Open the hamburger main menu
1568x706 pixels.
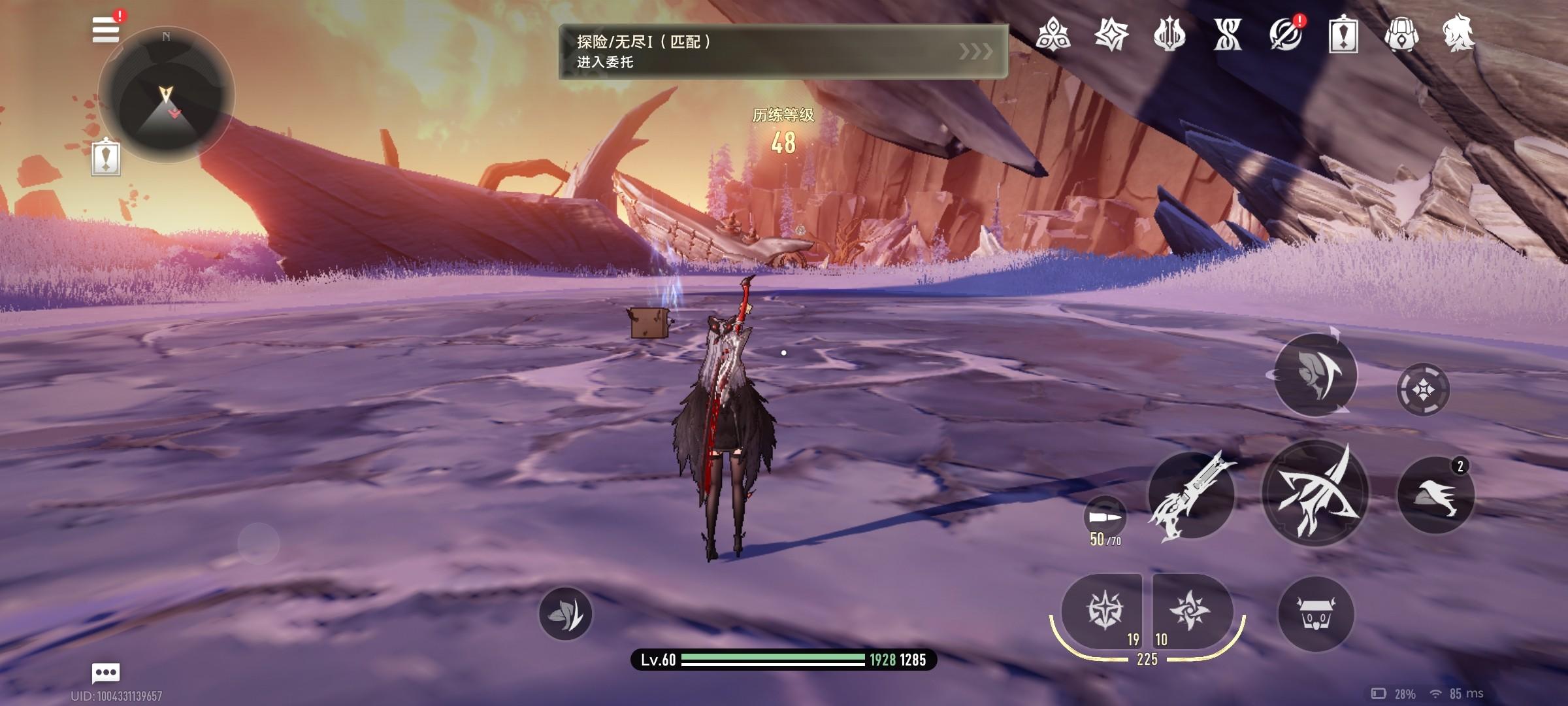click(x=106, y=30)
